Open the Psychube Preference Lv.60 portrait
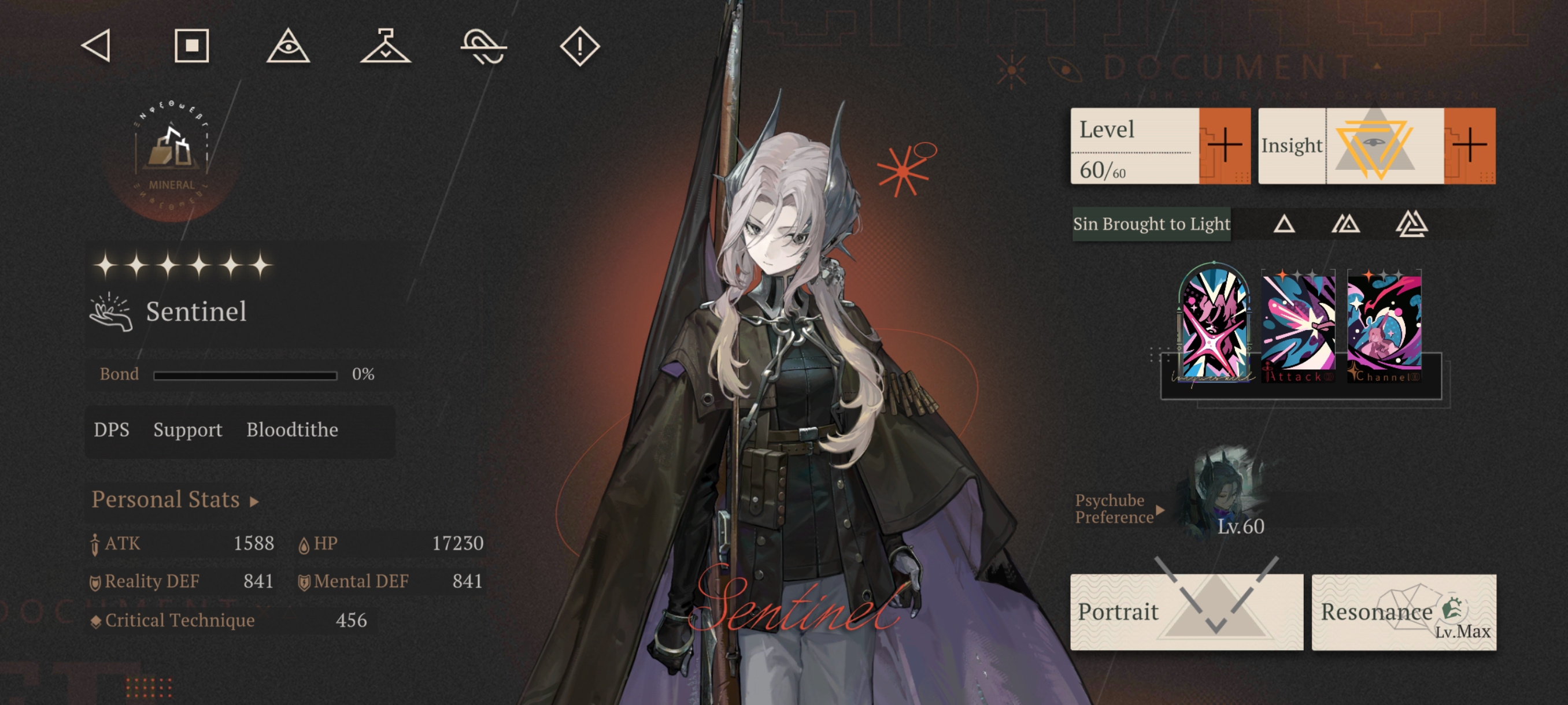 (x=1222, y=492)
